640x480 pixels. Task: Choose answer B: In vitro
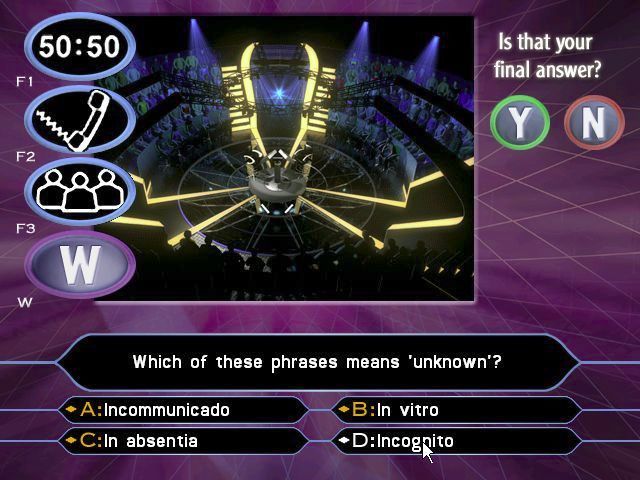click(x=455, y=410)
